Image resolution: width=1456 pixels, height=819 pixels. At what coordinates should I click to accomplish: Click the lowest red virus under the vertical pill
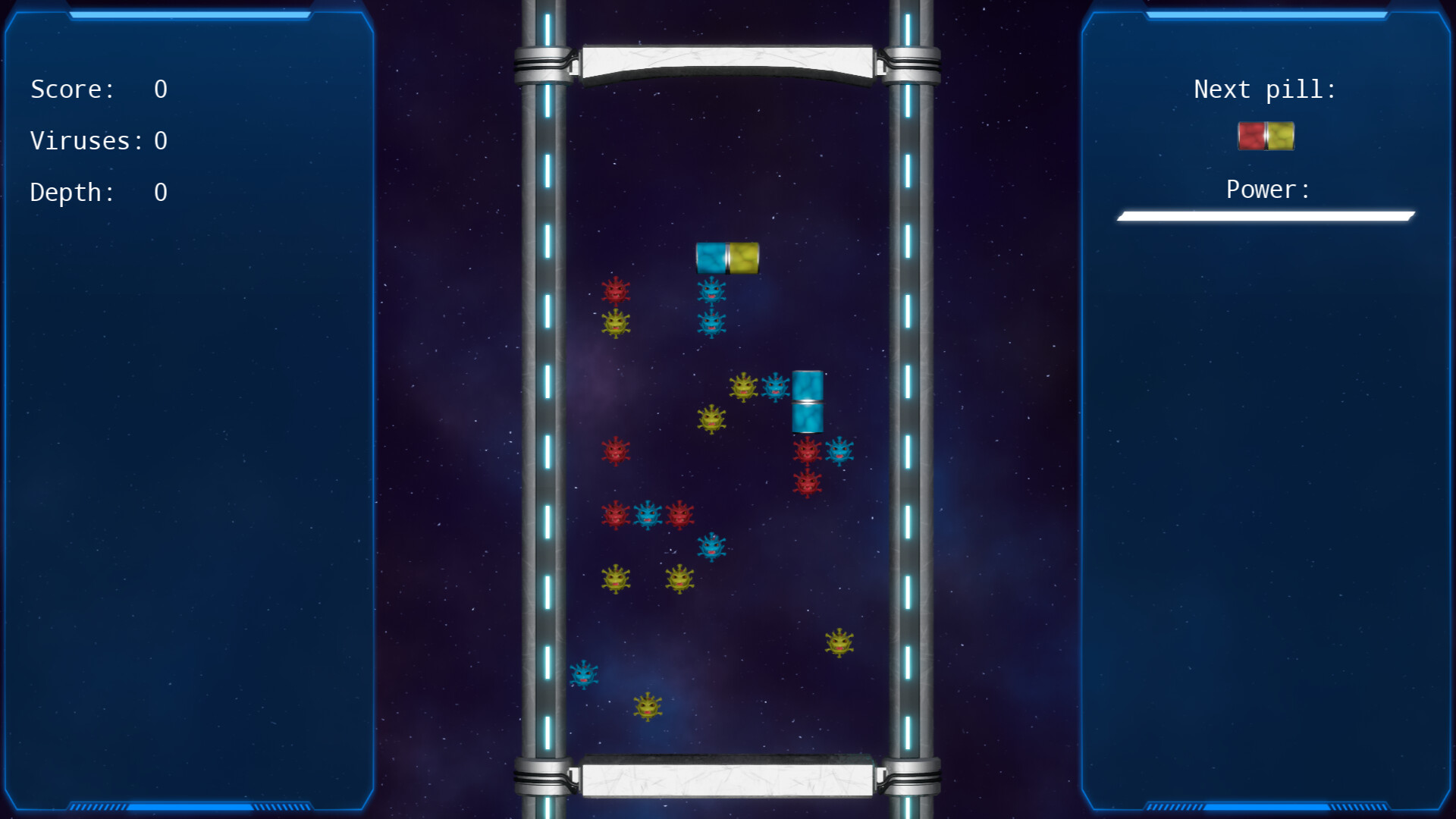click(x=807, y=485)
